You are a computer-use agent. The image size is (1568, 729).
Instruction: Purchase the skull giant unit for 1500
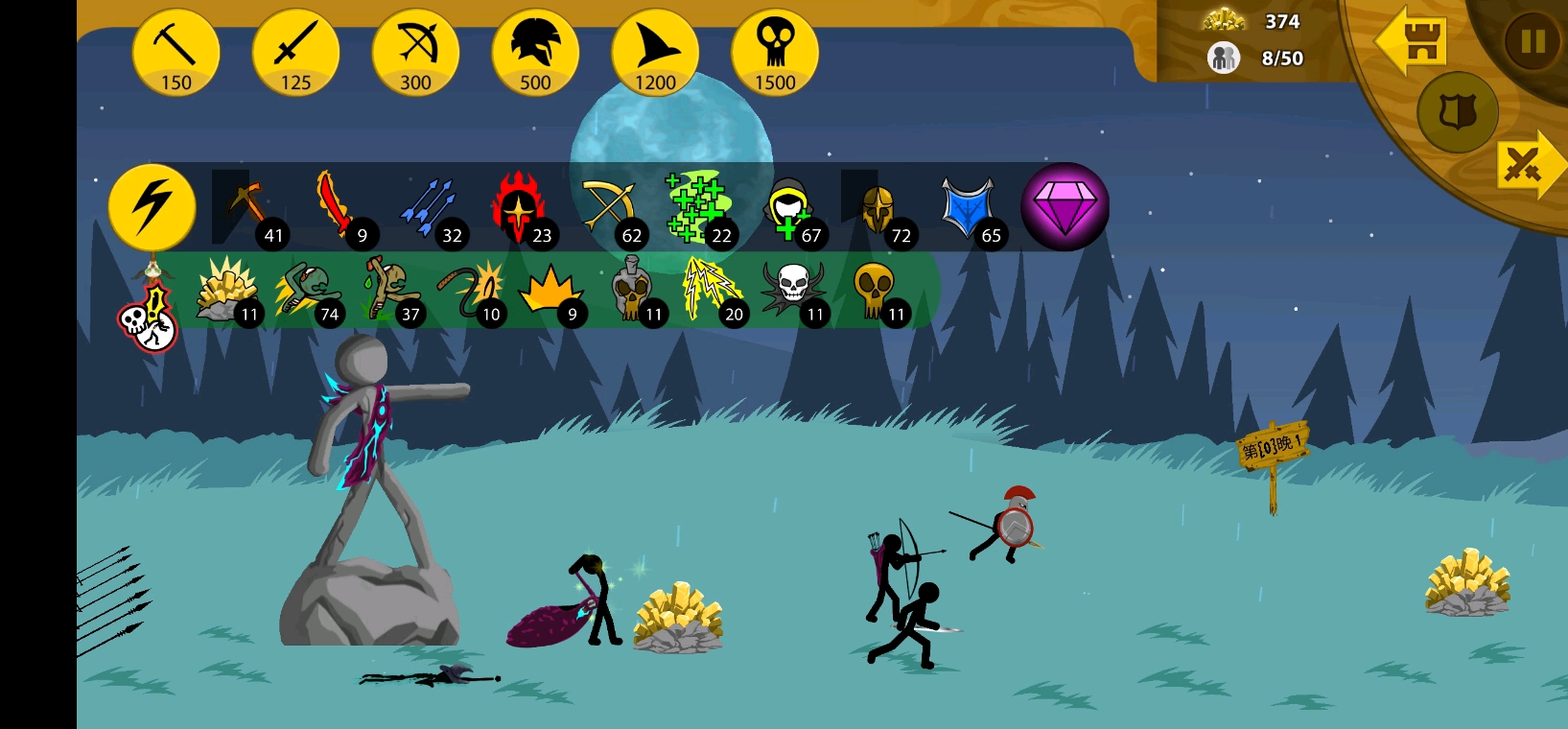775,53
